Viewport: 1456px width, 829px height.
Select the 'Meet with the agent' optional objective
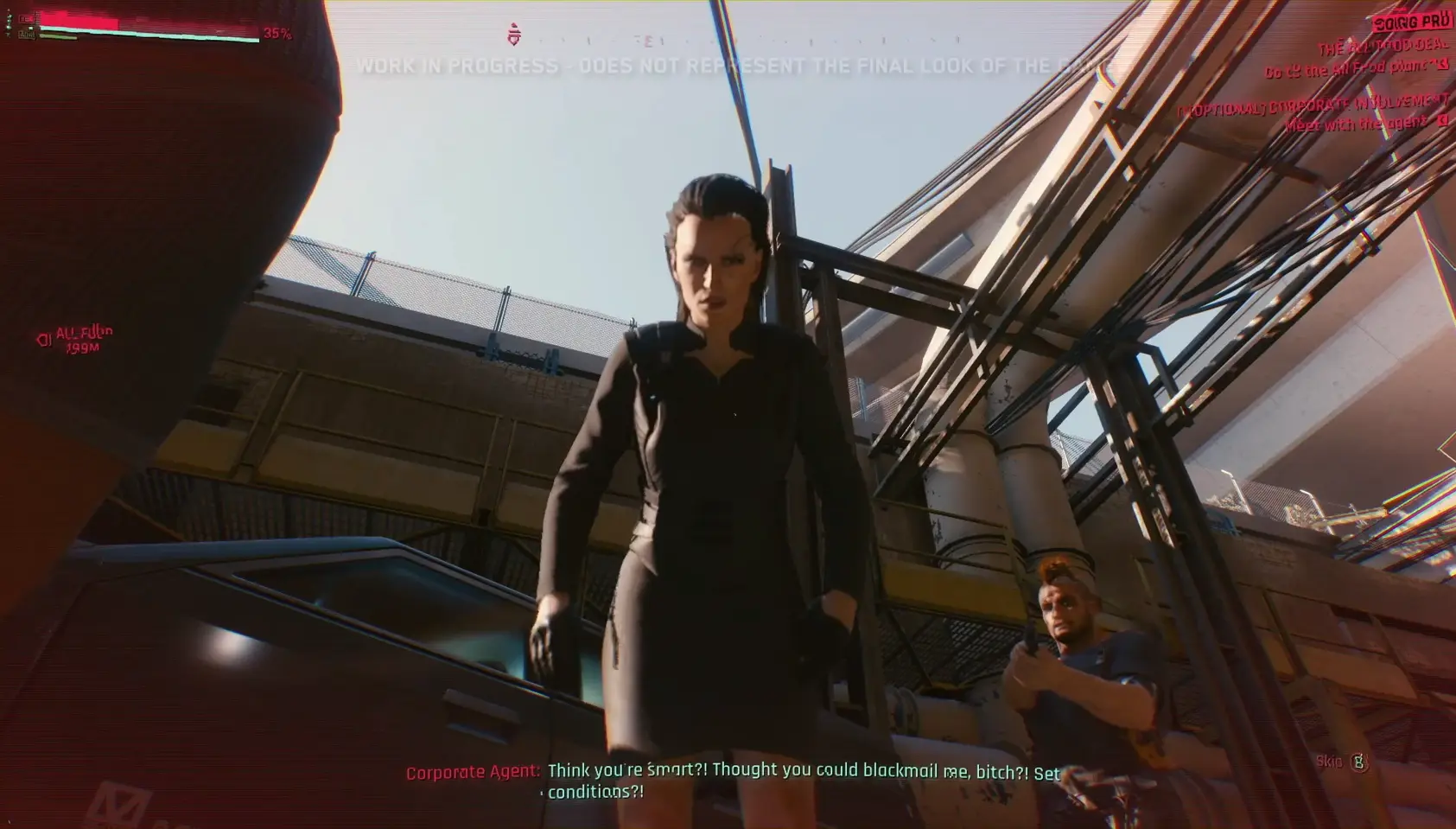(1355, 124)
